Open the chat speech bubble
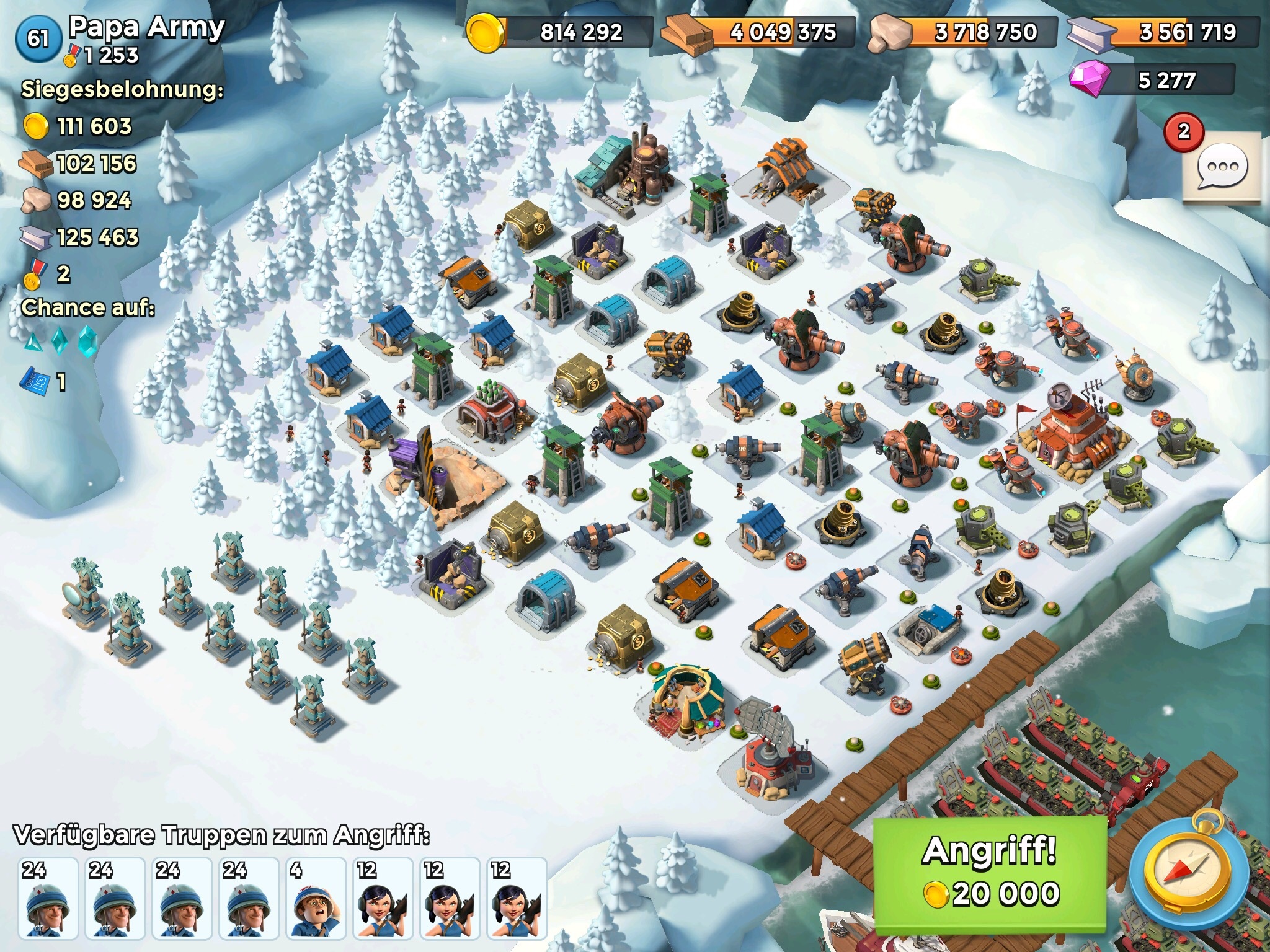This screenshot has width=1270, height=952. pyautogui.click(x=1221, y=167)
